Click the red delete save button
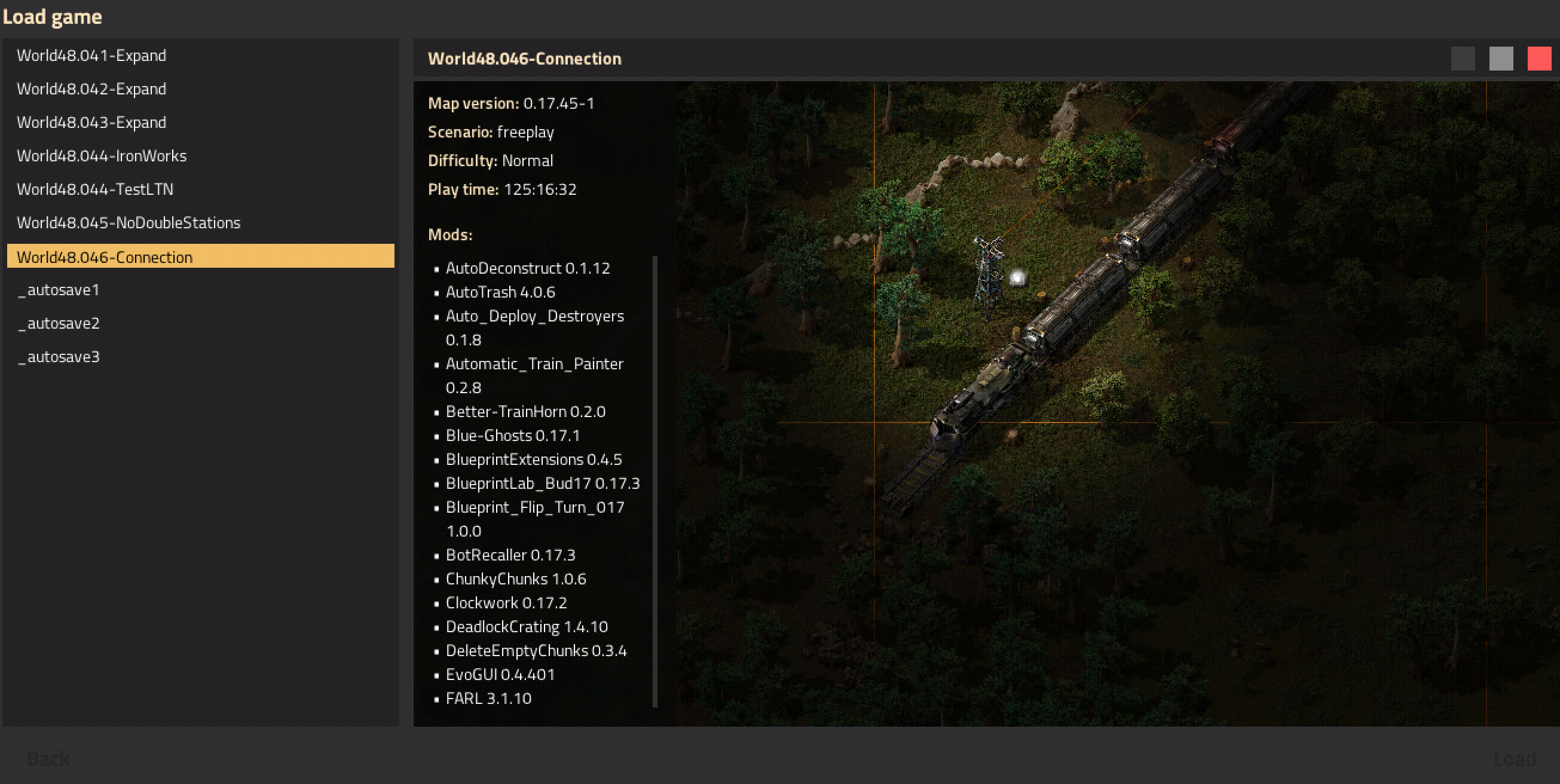The image size is (1560, 784). (x=1538, y=58)
